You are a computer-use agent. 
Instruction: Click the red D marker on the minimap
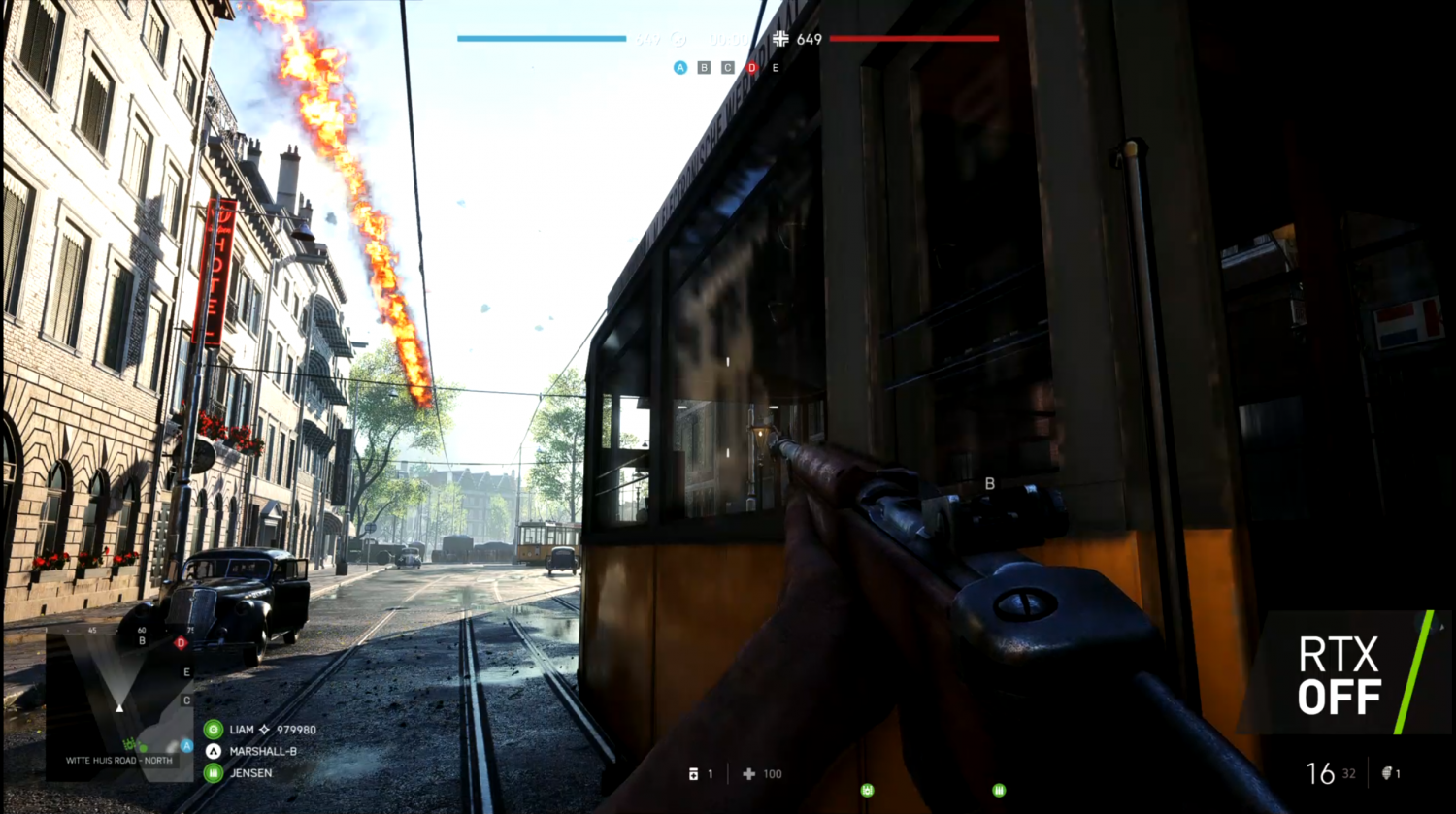click(x=181, y=642)
